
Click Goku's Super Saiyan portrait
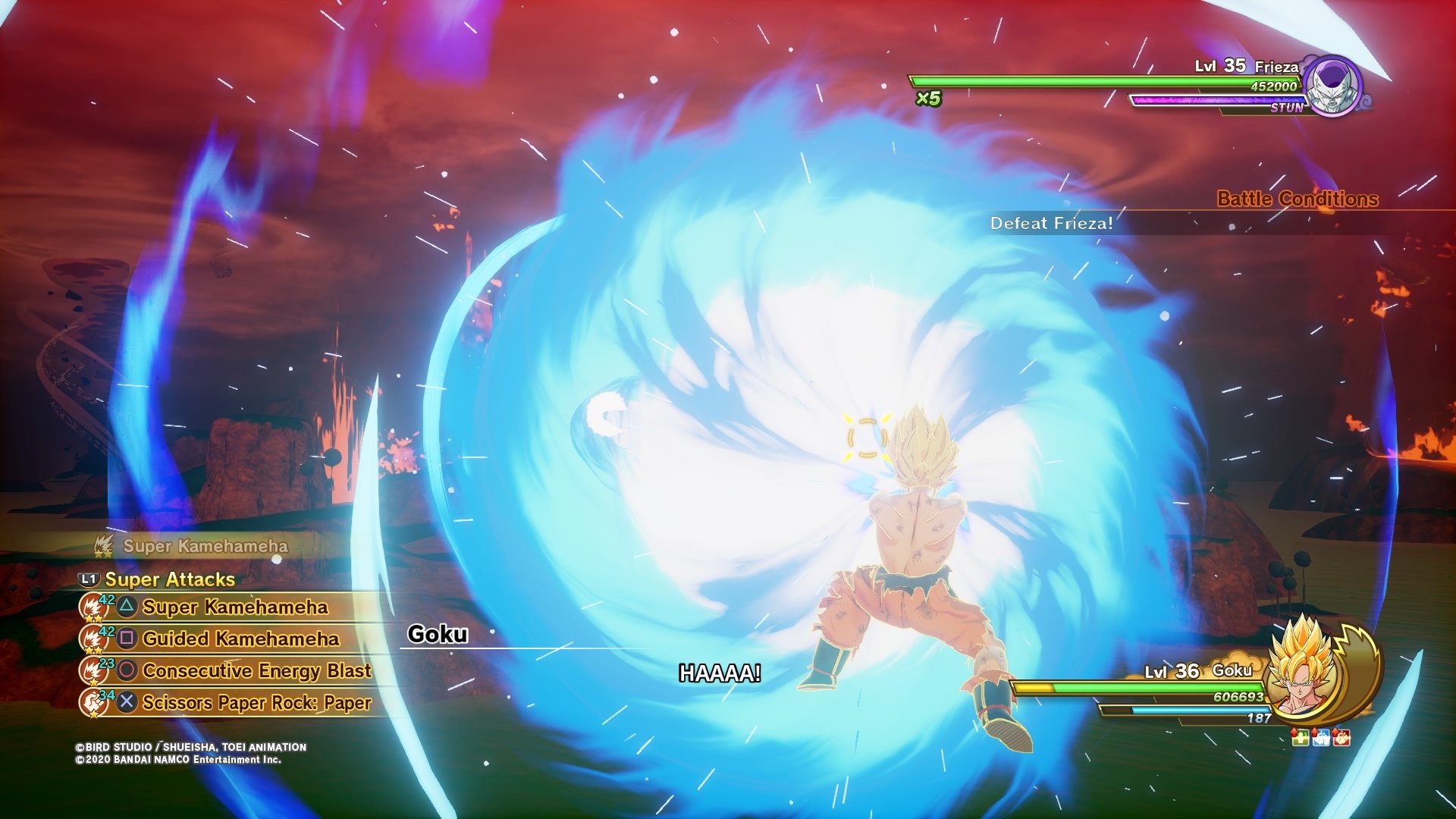pyautogui.click(x=1303, y=672)
